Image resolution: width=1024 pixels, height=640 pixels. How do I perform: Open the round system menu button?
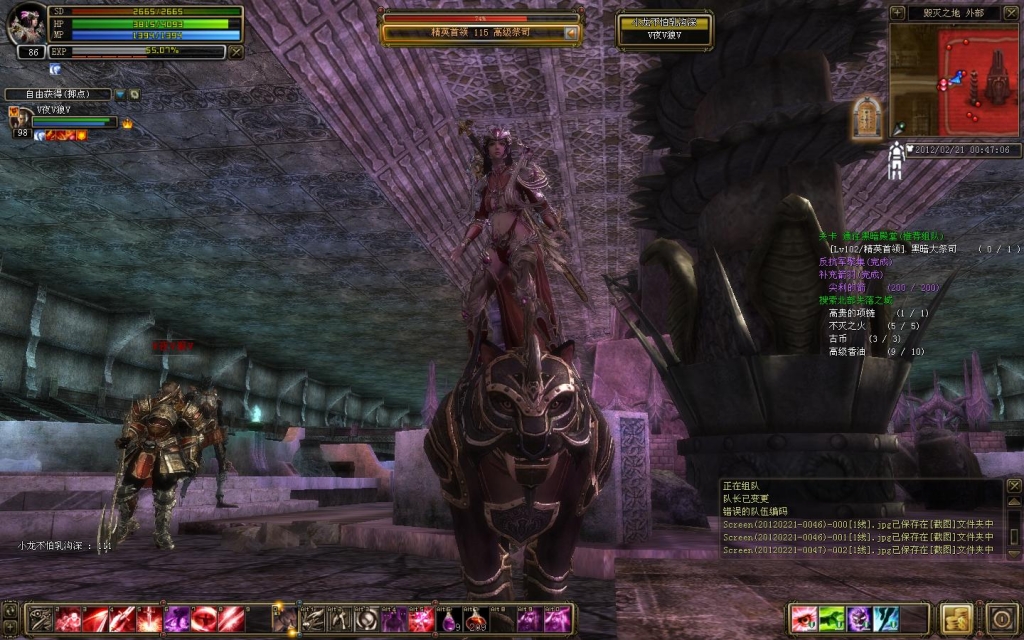(1002, 617)
